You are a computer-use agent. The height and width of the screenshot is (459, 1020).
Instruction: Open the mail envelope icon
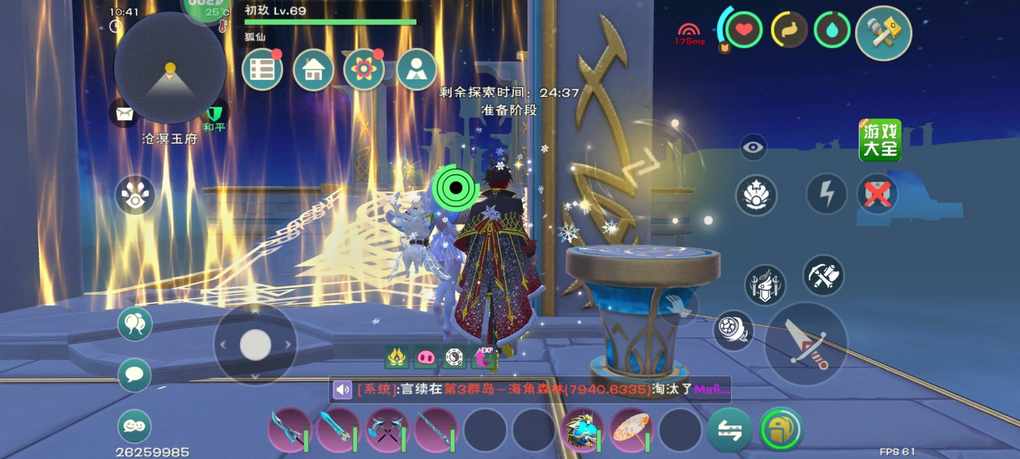coord(124,115)
